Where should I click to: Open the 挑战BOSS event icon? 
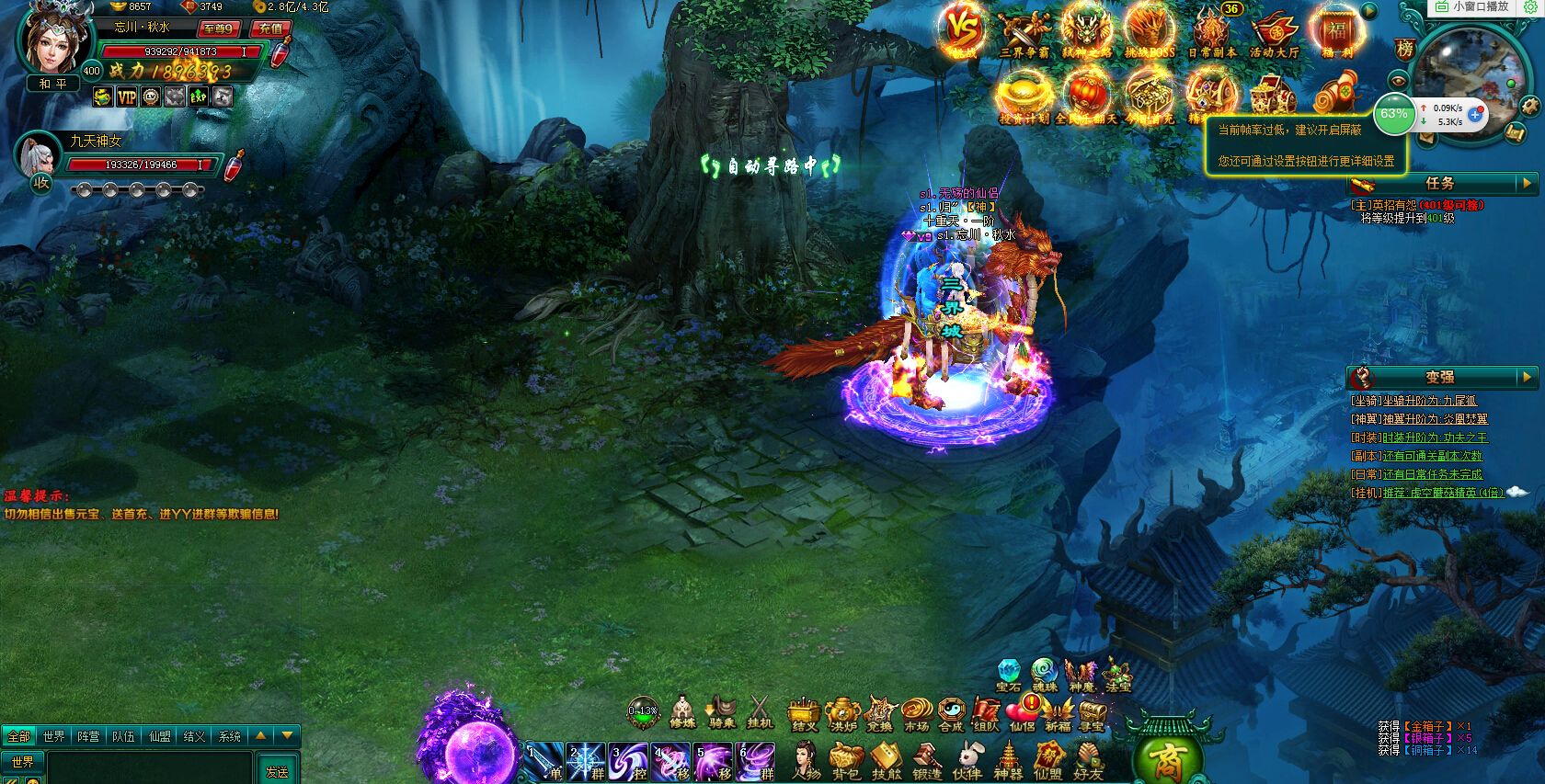pyautogui.click(x=1150, y=30)
